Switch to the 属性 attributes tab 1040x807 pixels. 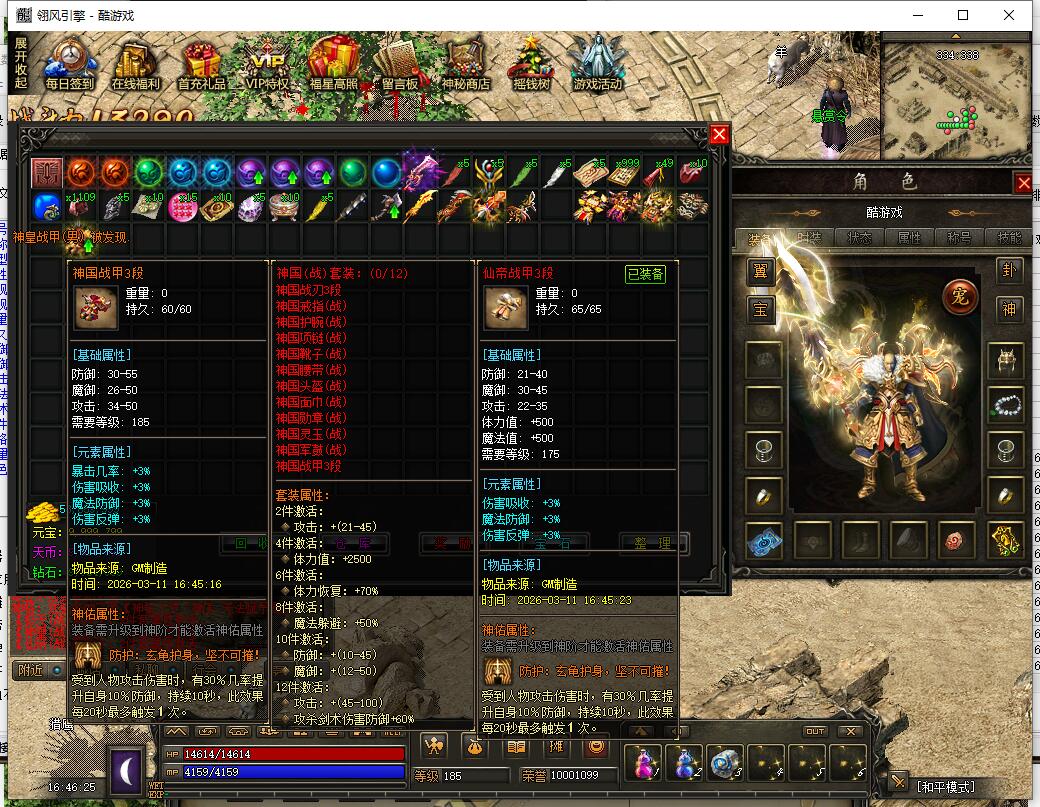[x=909, y=238]
